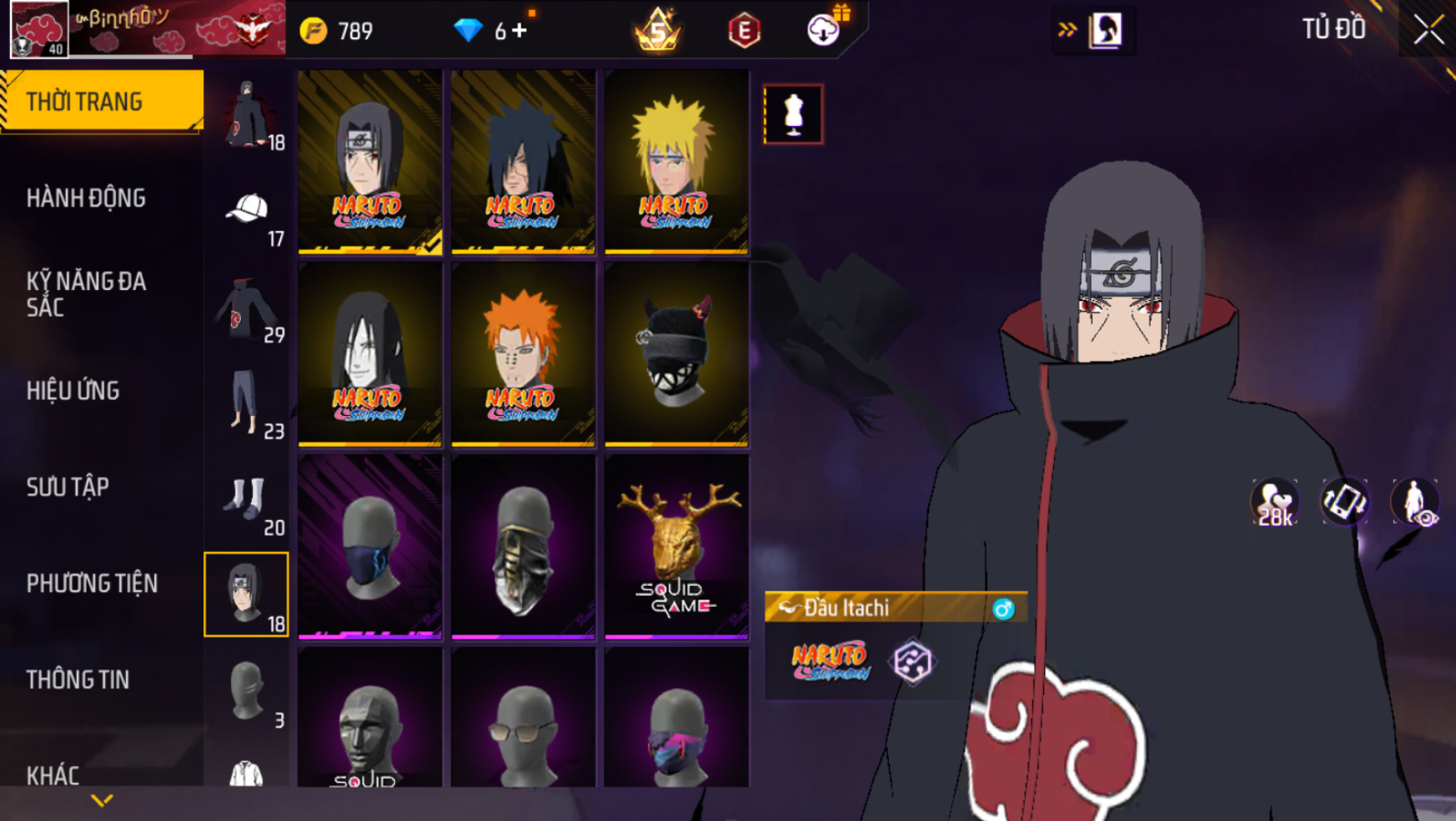Open the Kỹ Năng Đa Sắc tab
Screen dimensions: 1456x821
(86, 294)
